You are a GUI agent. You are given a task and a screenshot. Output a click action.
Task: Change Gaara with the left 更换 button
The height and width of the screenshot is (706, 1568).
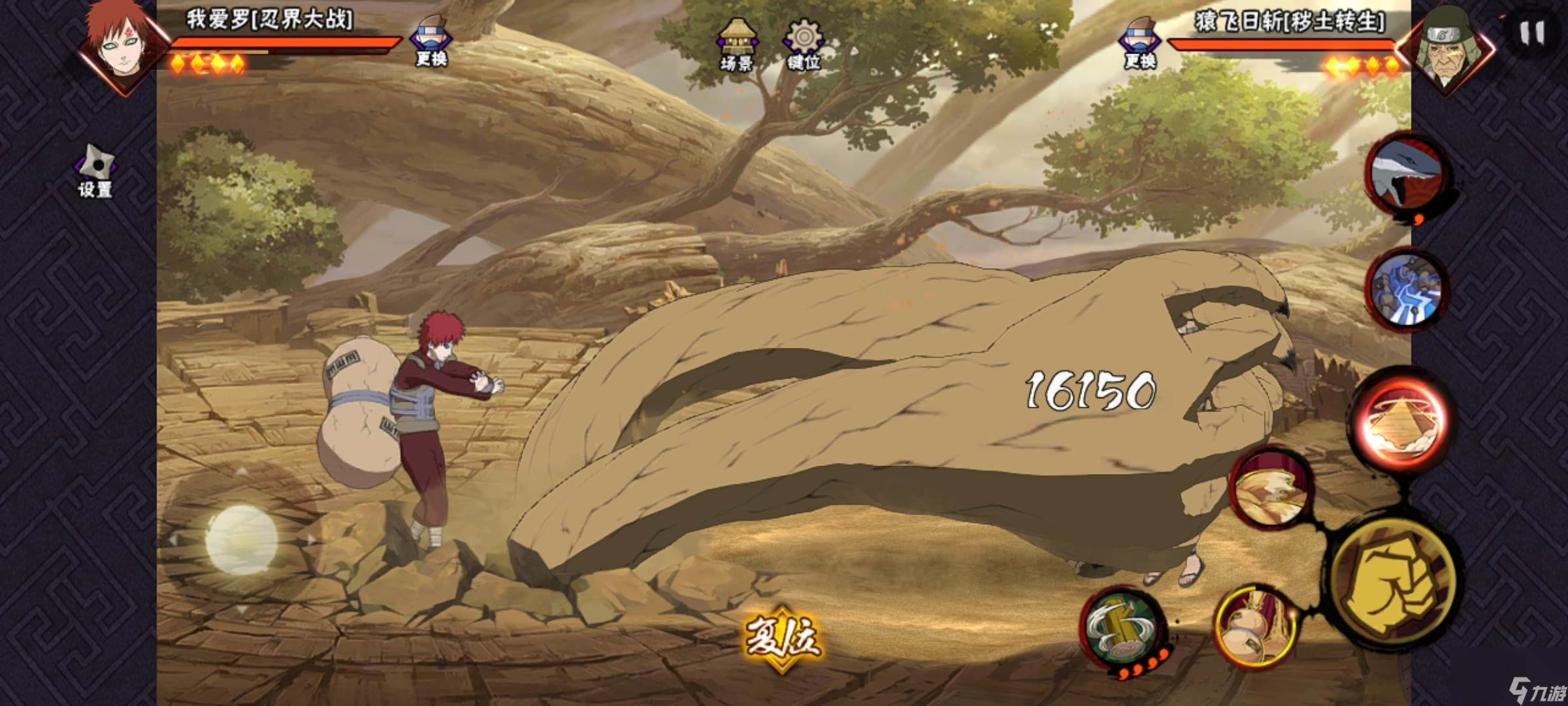coord(431,41)
